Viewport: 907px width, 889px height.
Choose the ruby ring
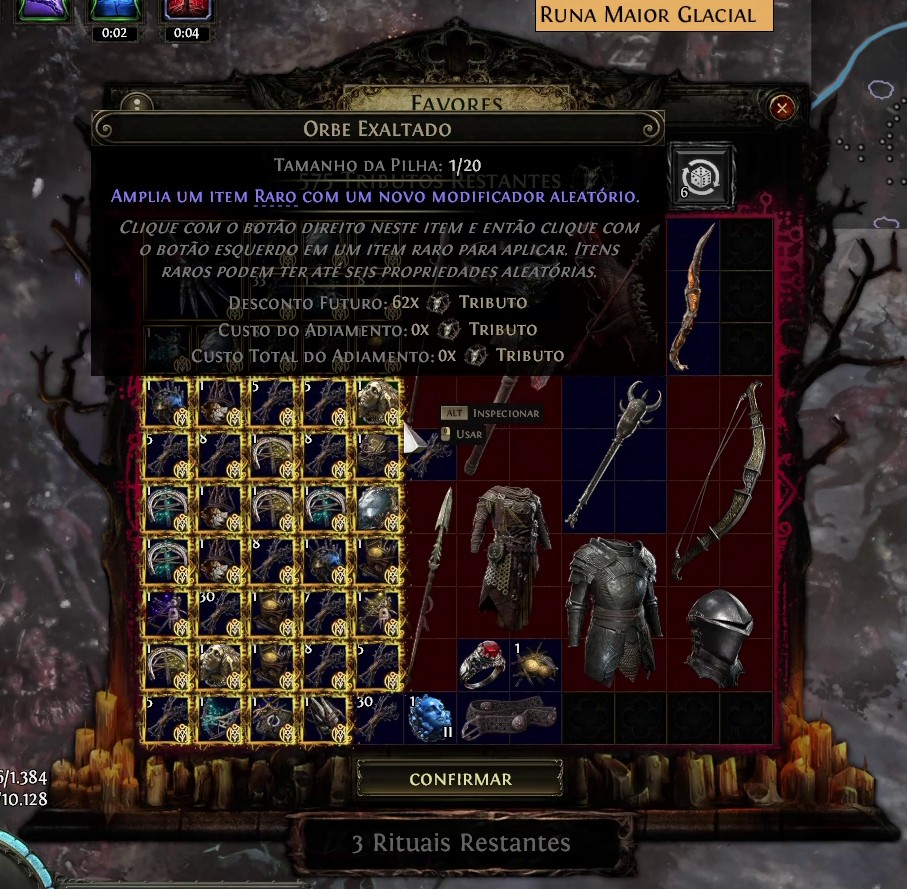pos(482,665)
